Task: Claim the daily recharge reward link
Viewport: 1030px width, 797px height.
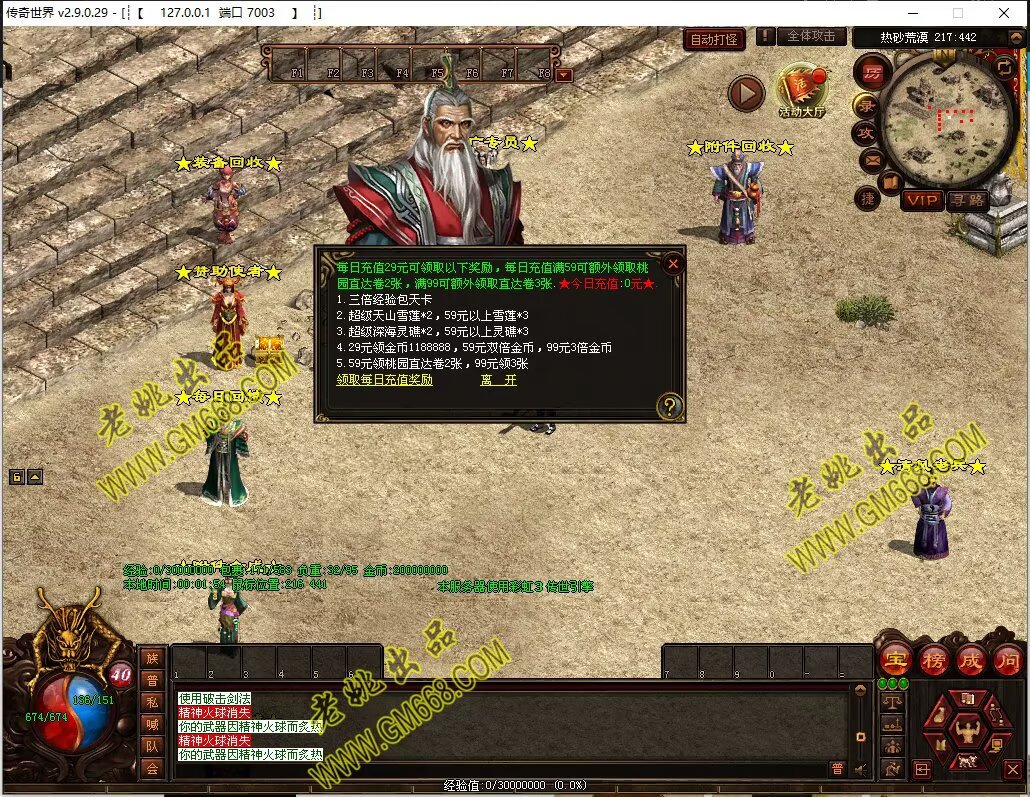Action: [385, 380]
